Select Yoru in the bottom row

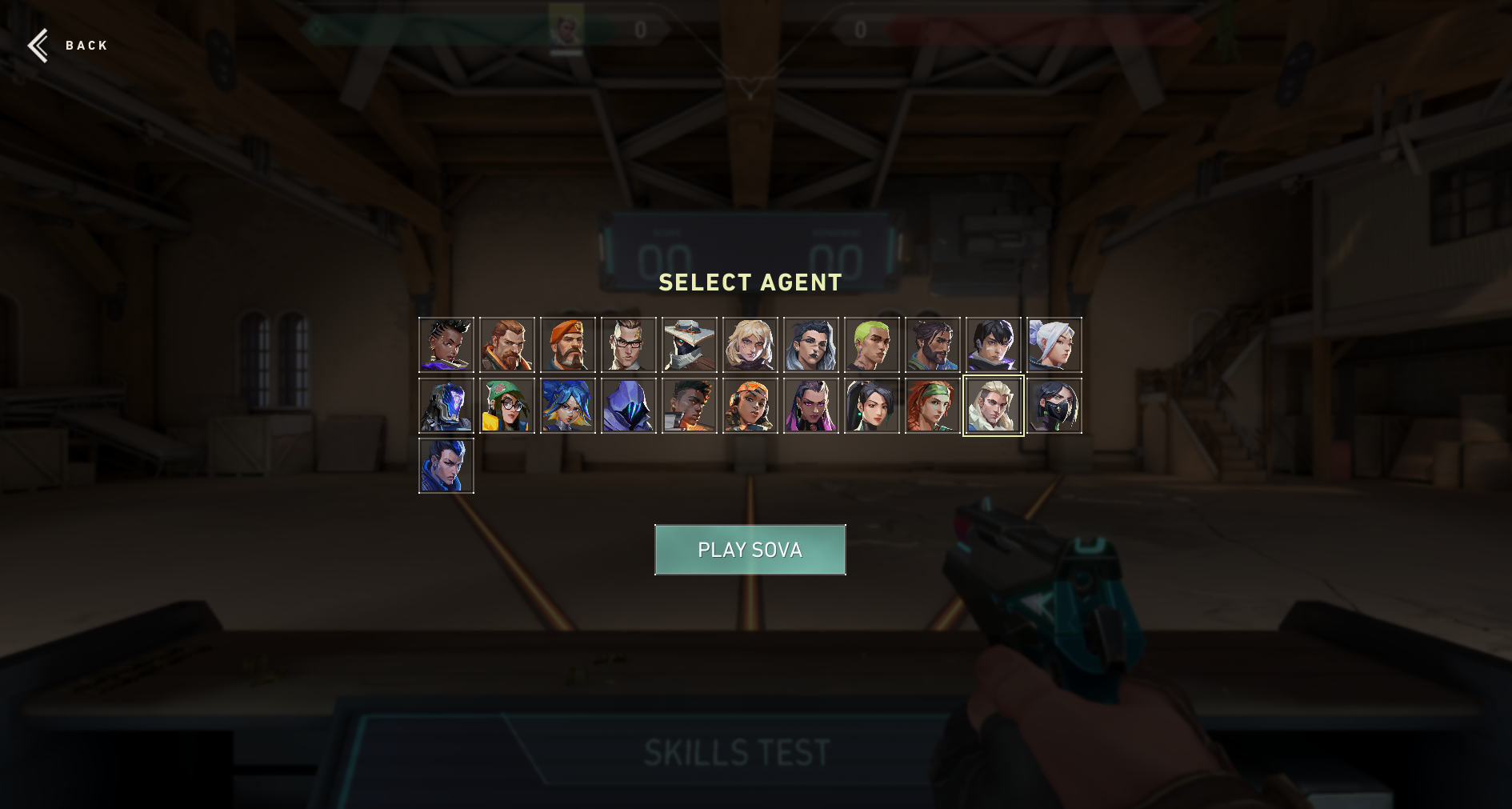tap(447, 466)
